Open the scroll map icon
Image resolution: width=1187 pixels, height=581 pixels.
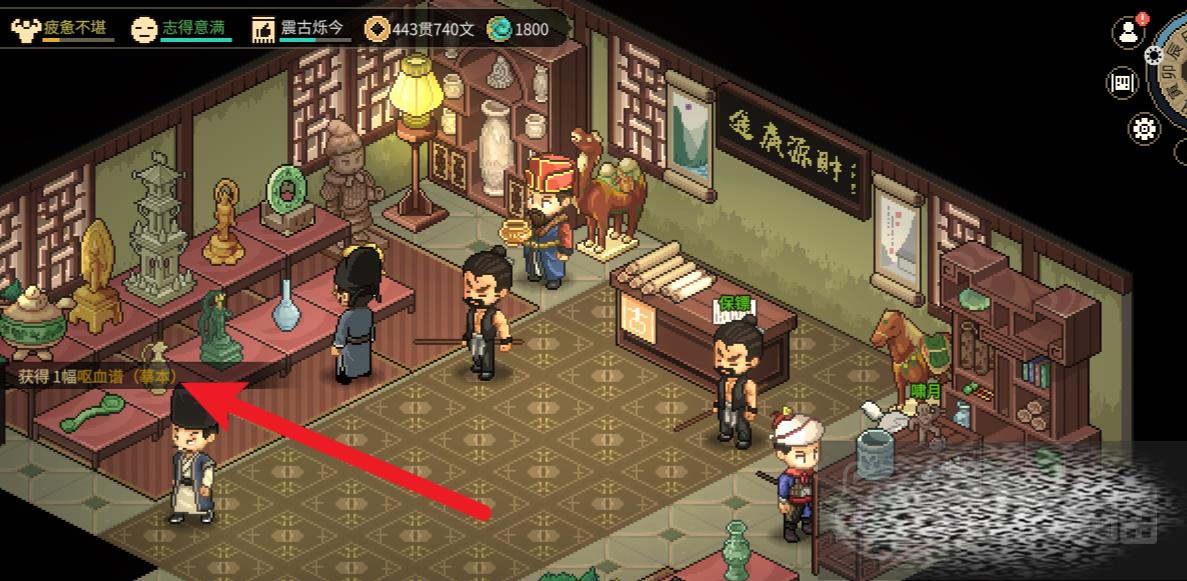(1122, 82)
